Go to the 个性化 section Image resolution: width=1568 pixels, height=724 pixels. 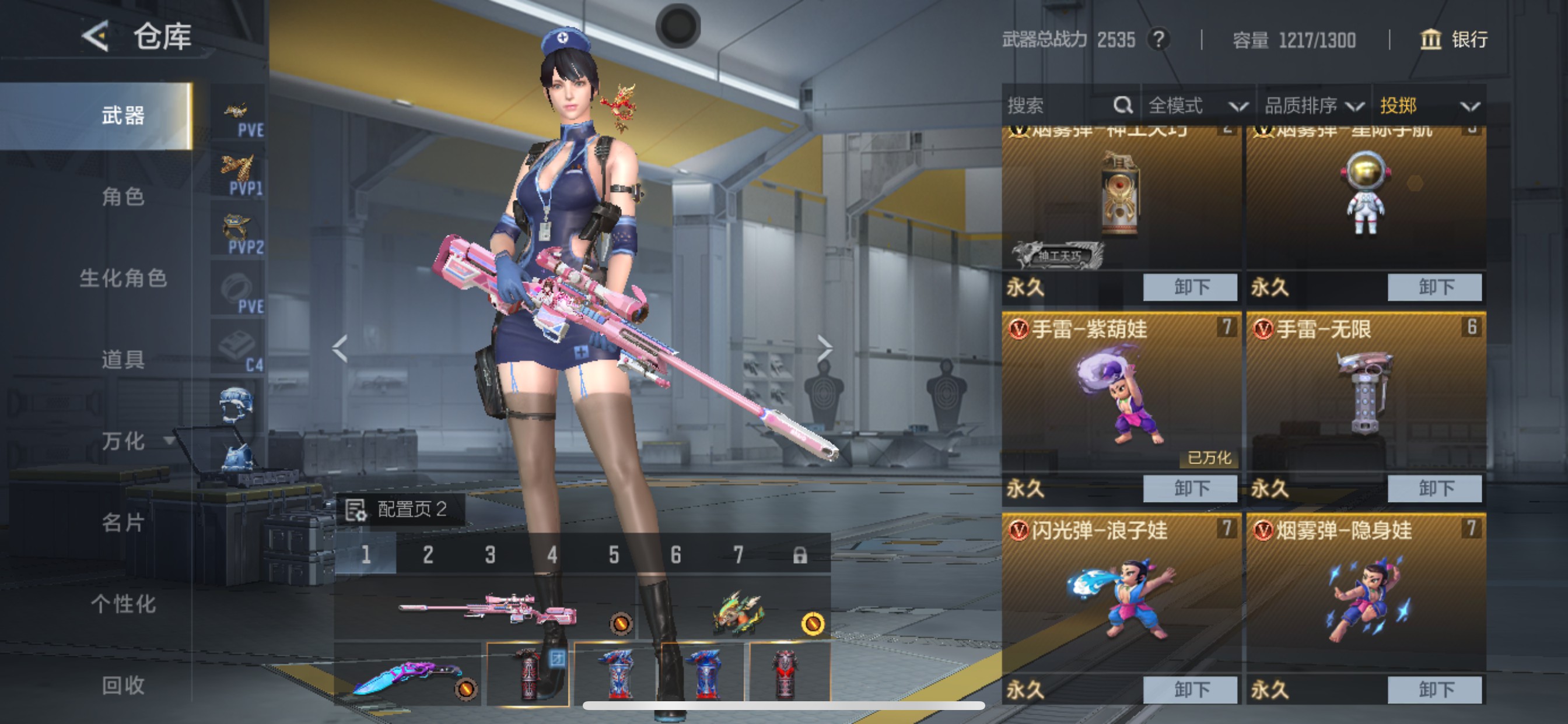coord(123,603)
